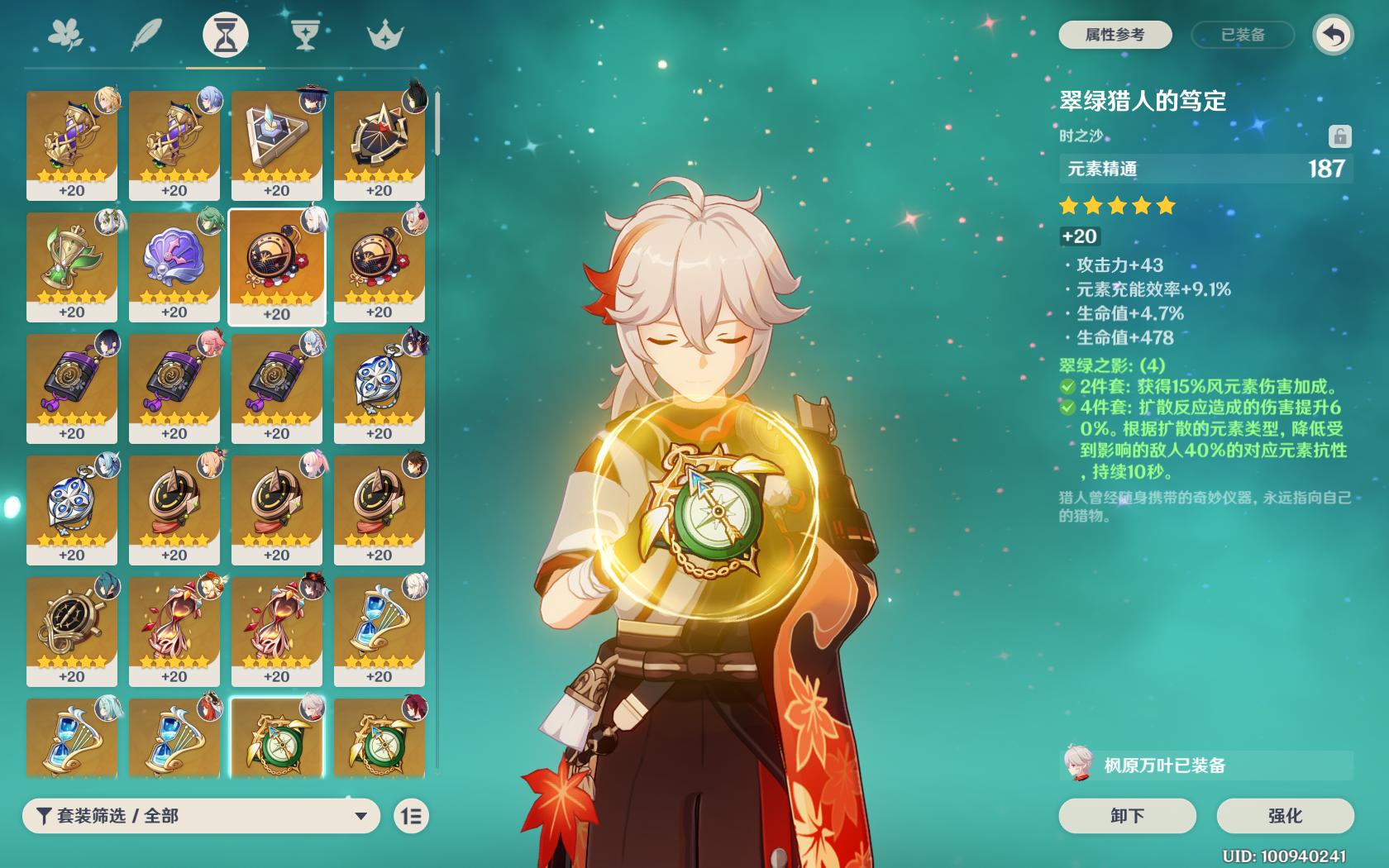The image size is (1389, 868).
Task: Click the artifact list scrollbar
Action: click(437, 124)
